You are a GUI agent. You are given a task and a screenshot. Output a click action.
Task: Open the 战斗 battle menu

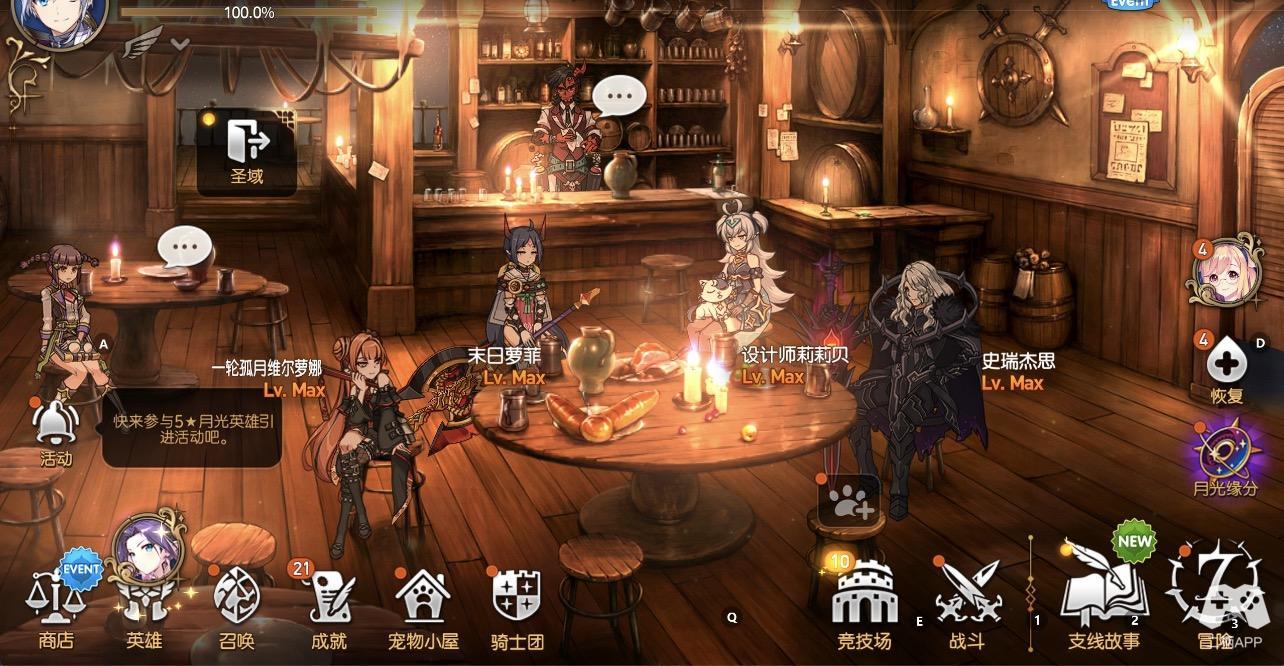(966, 606)
